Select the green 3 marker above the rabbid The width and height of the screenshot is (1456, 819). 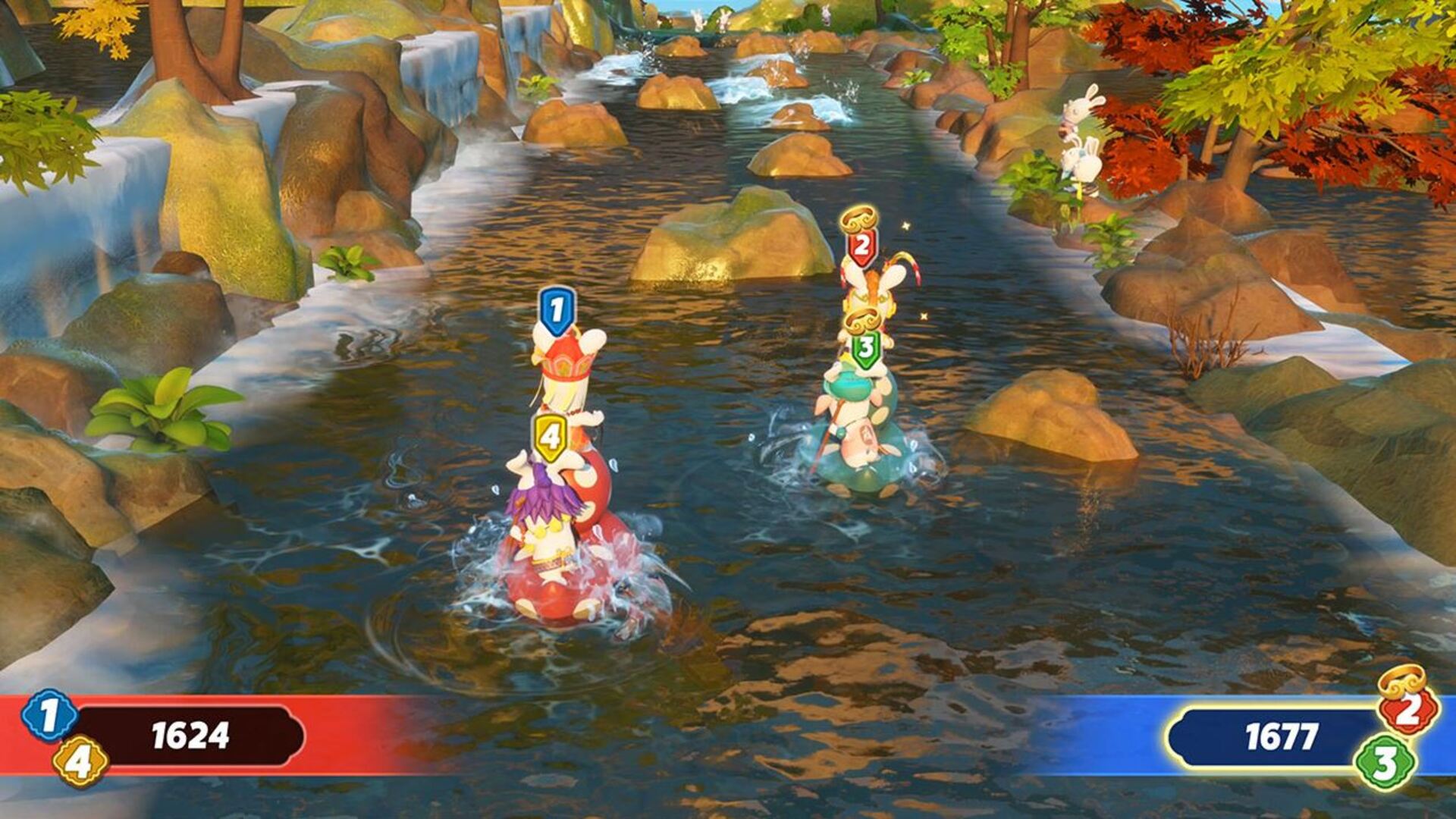[x=864, y=350]
